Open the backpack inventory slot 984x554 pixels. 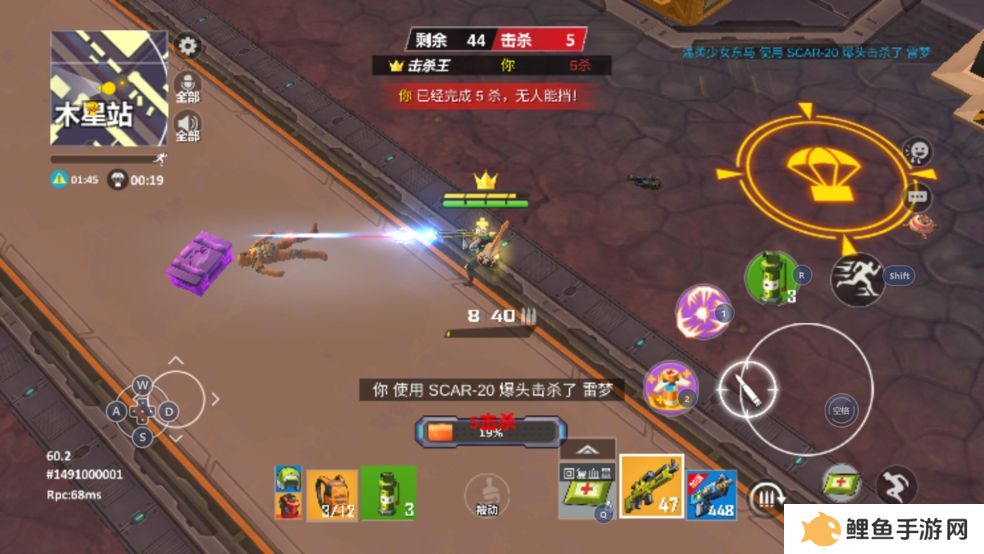pos(331,494)
